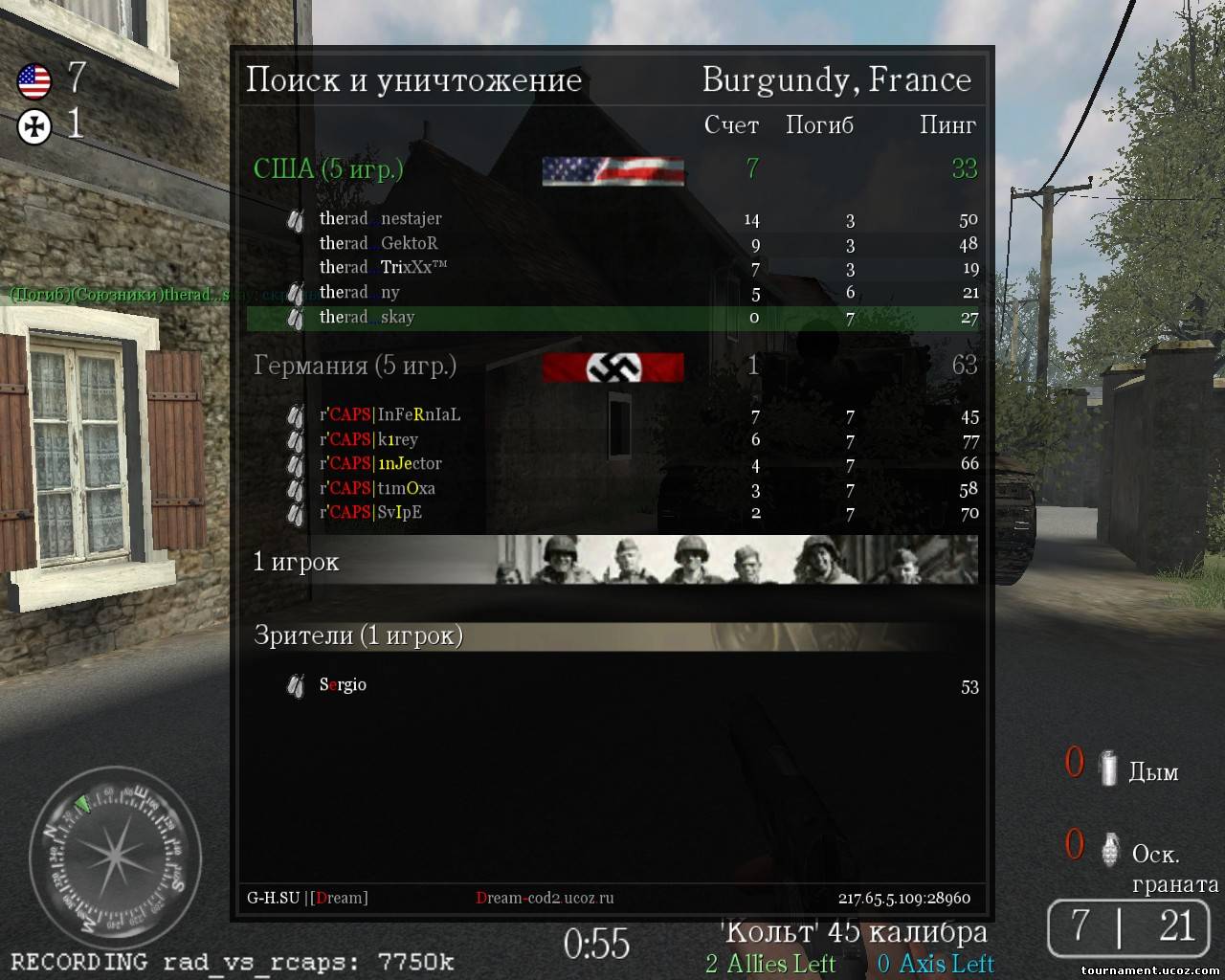Image resolution: width=1225 pixels, height=980 pixels.
Task: Click the USA team flag banner
Action: pyautogui.click(x=612, y=171)
